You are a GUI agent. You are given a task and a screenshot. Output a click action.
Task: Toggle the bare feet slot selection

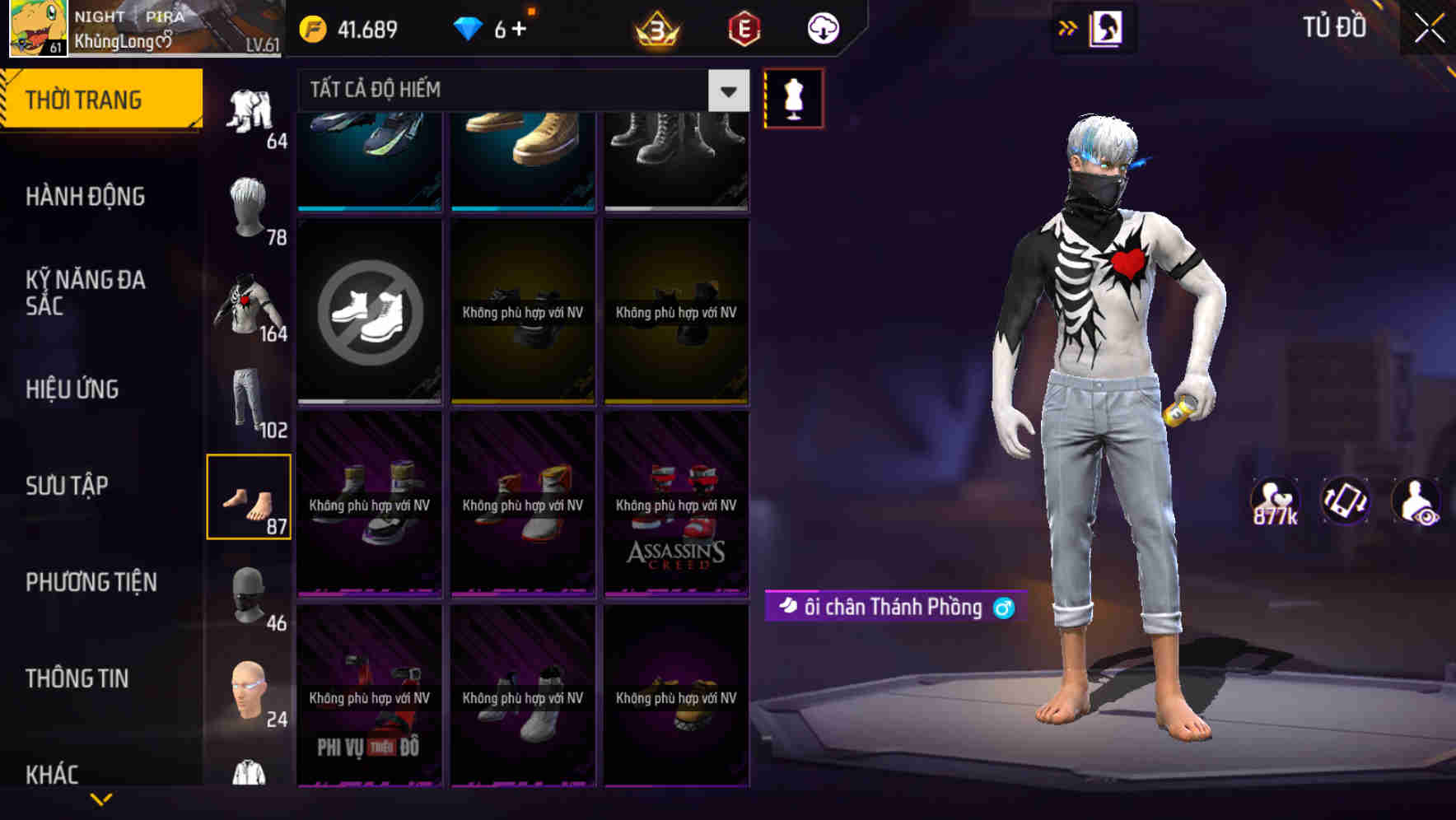249,496
